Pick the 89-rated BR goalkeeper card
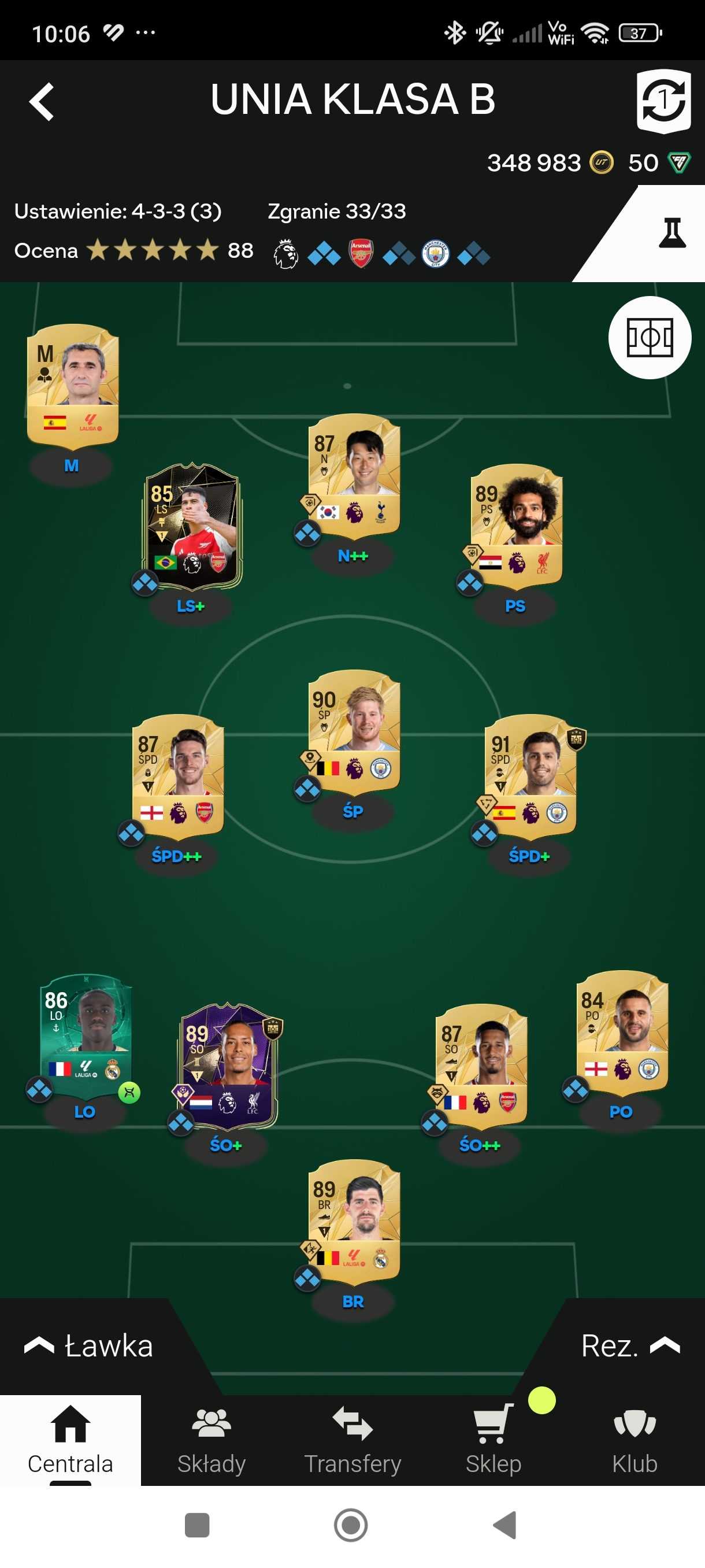 (x=354, y=1219)
